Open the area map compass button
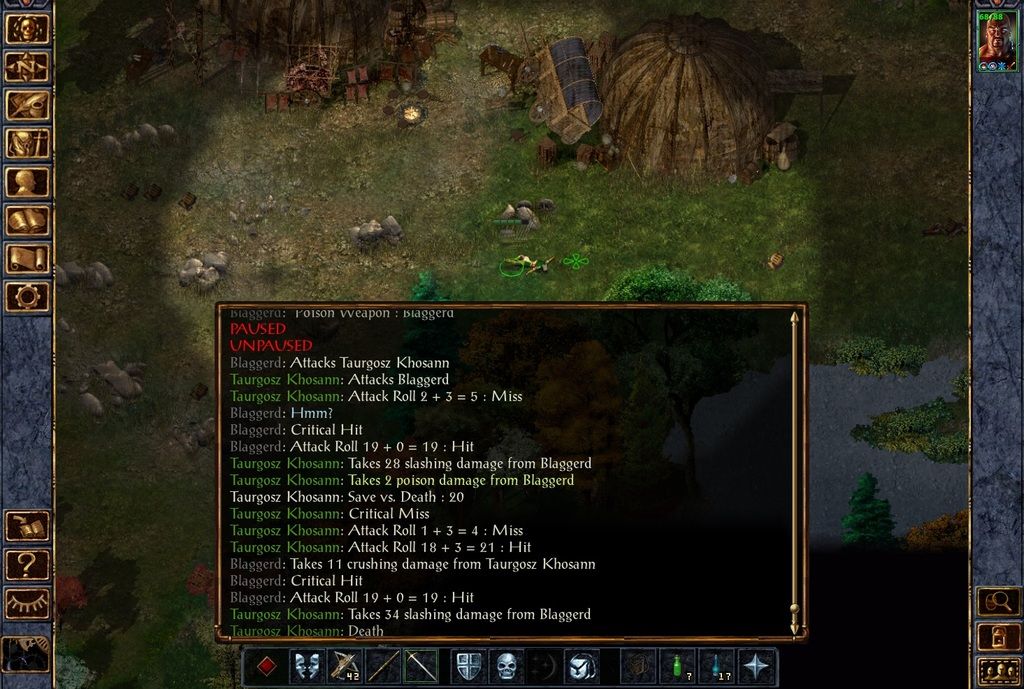This screenshot has height=689, width=1024. coord(27,67)
